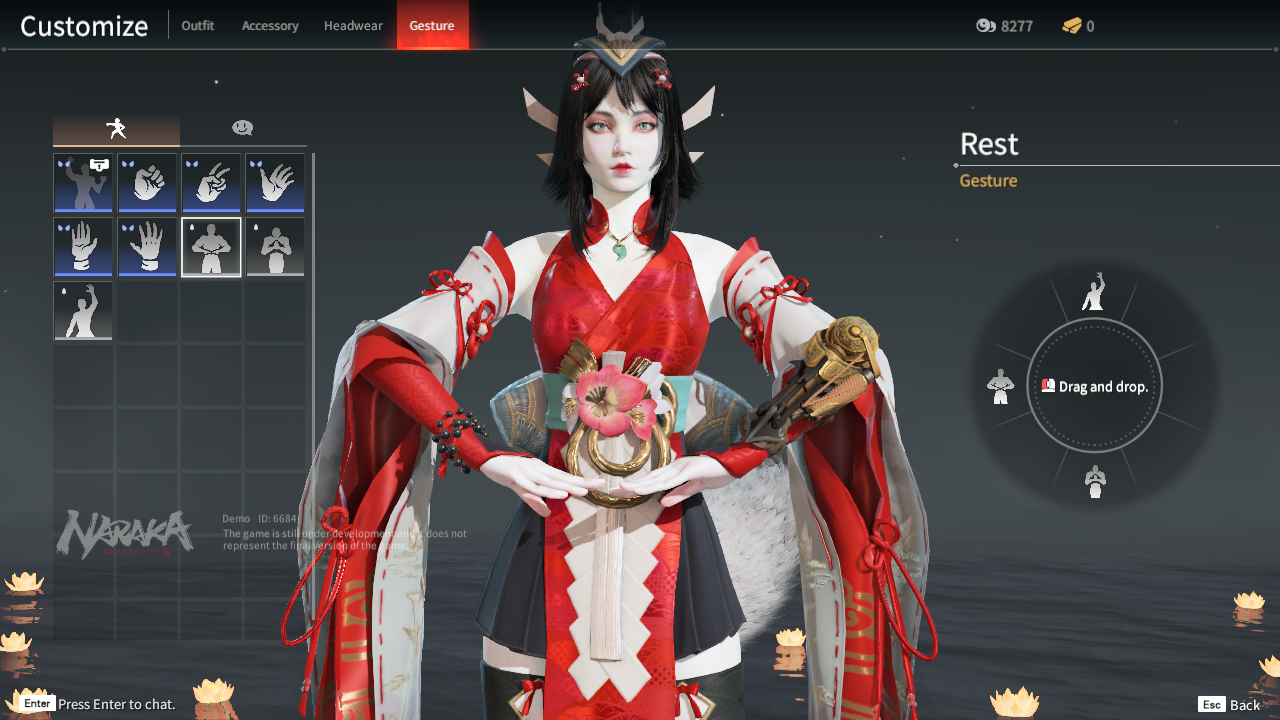The height and width of the screenshot is (720, 1280).
Task: Select the Fist gesture in the grid
Action: point(147,182)
